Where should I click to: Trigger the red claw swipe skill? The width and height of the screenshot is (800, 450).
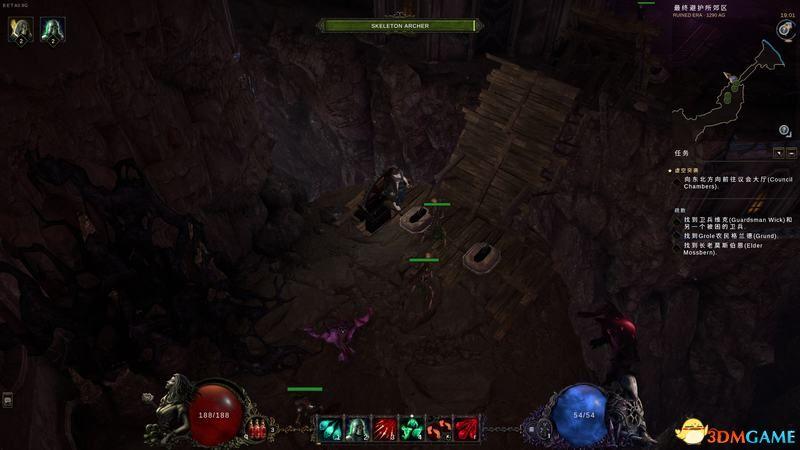click(464, 429)
